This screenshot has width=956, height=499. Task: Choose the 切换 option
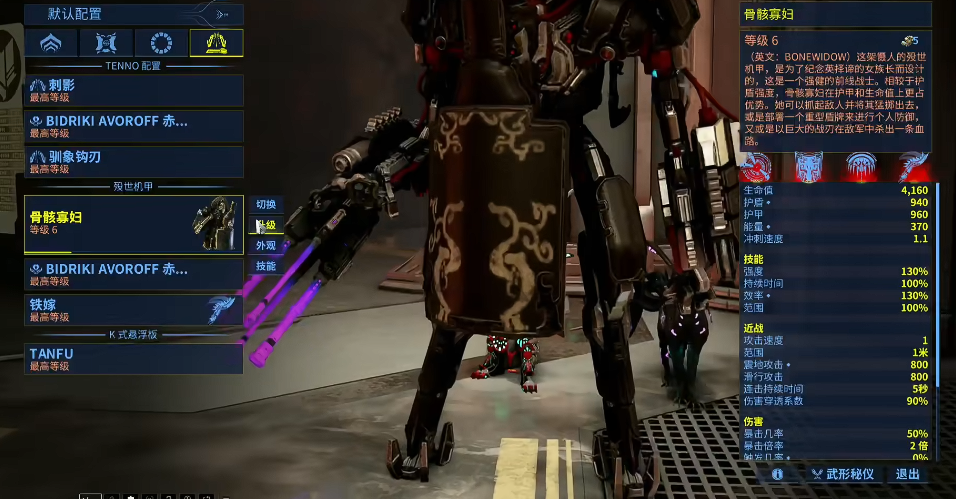point(266,204)
